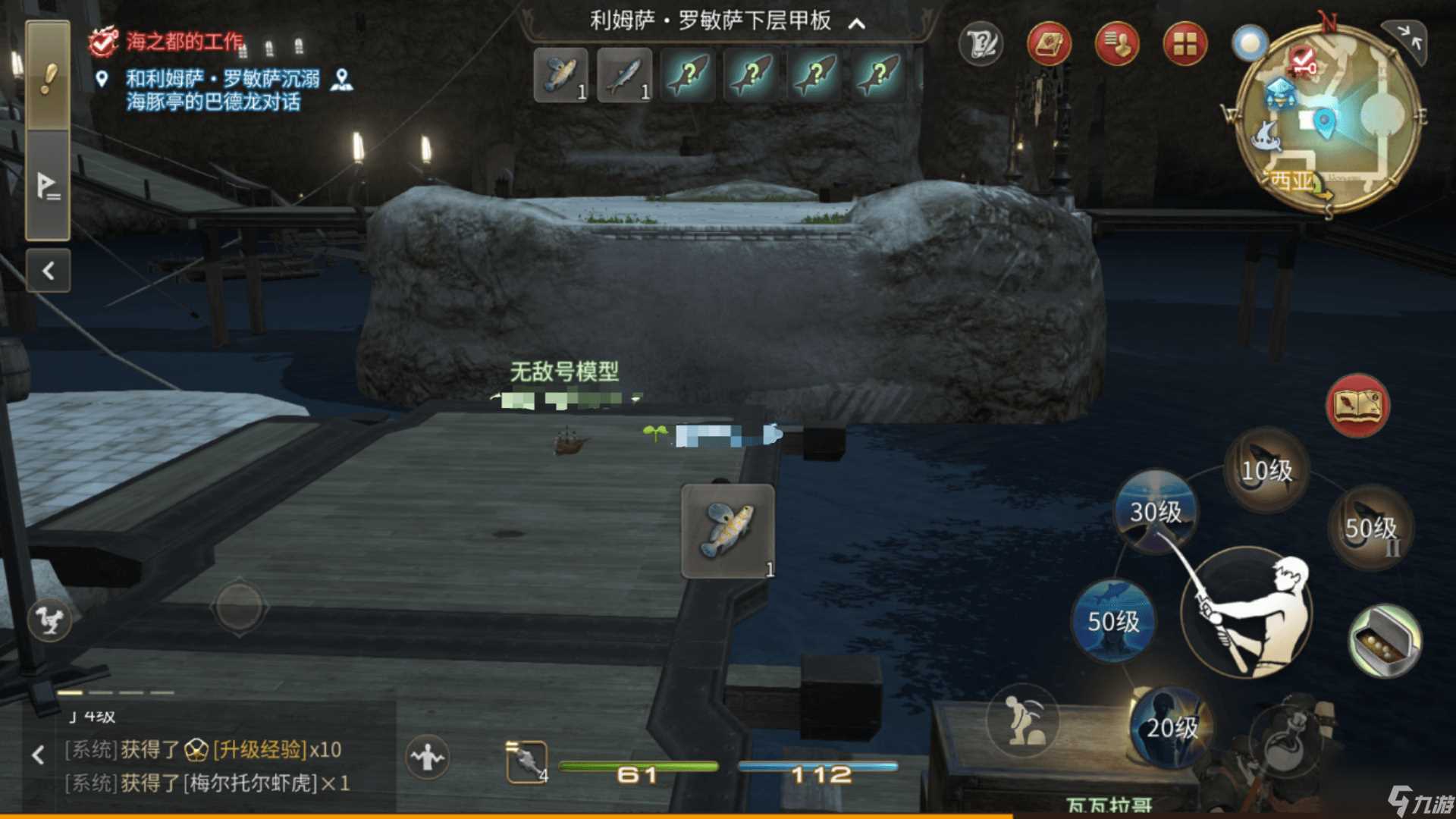1456x819 pixels.
Task: Open the main menu grid
Action: pyautogui.click(x=1185, y=45)
